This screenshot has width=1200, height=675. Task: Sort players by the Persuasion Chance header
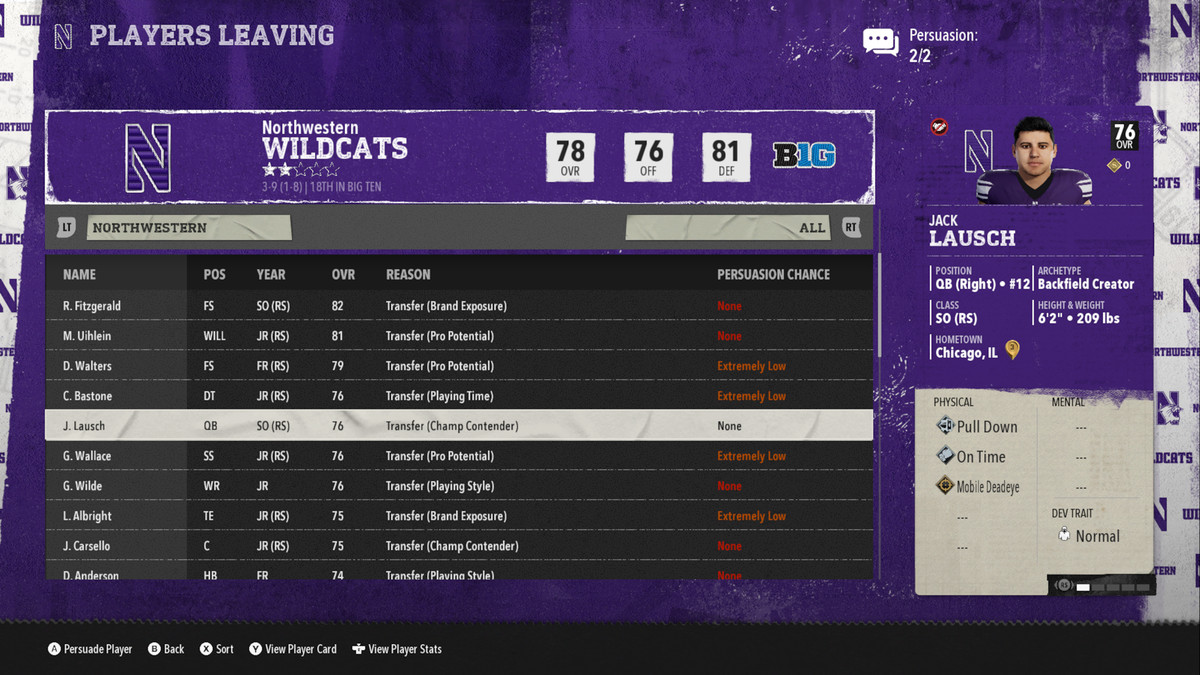(x=773, y=274)
